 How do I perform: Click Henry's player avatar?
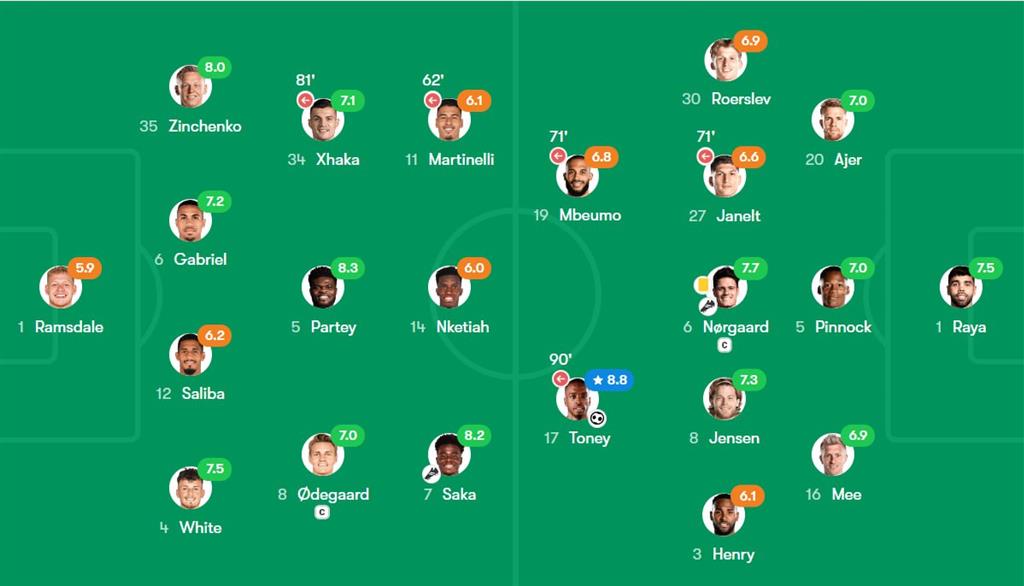tap(724, 514)
